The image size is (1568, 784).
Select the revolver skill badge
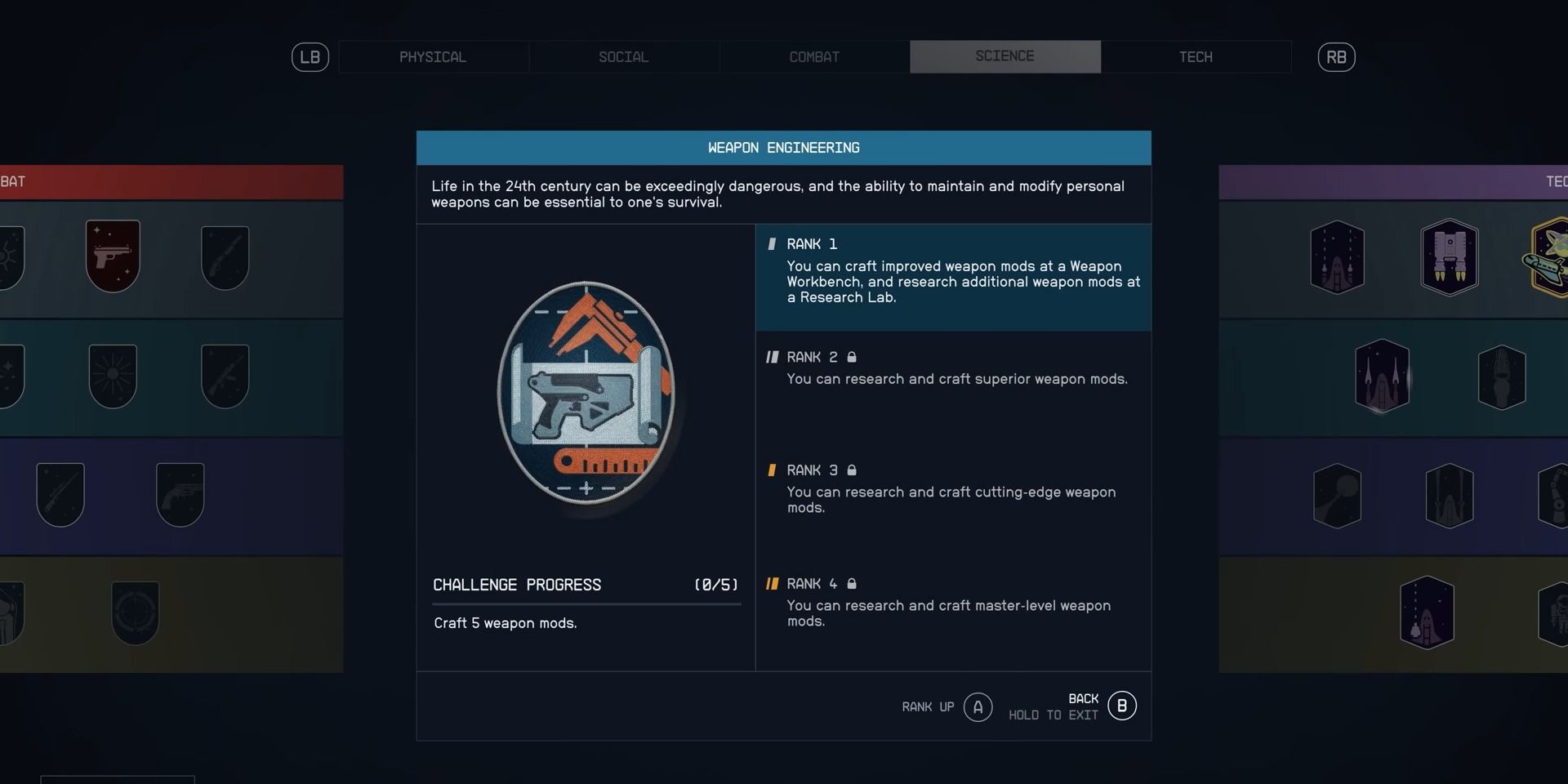point(181,494)
